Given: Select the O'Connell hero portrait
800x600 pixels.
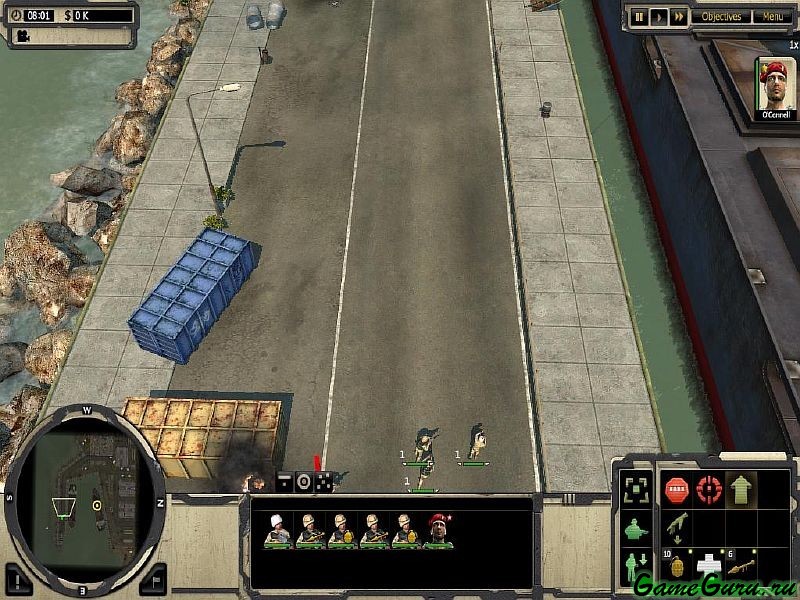Looking at the screenshot, I should (x=775, y=90).
